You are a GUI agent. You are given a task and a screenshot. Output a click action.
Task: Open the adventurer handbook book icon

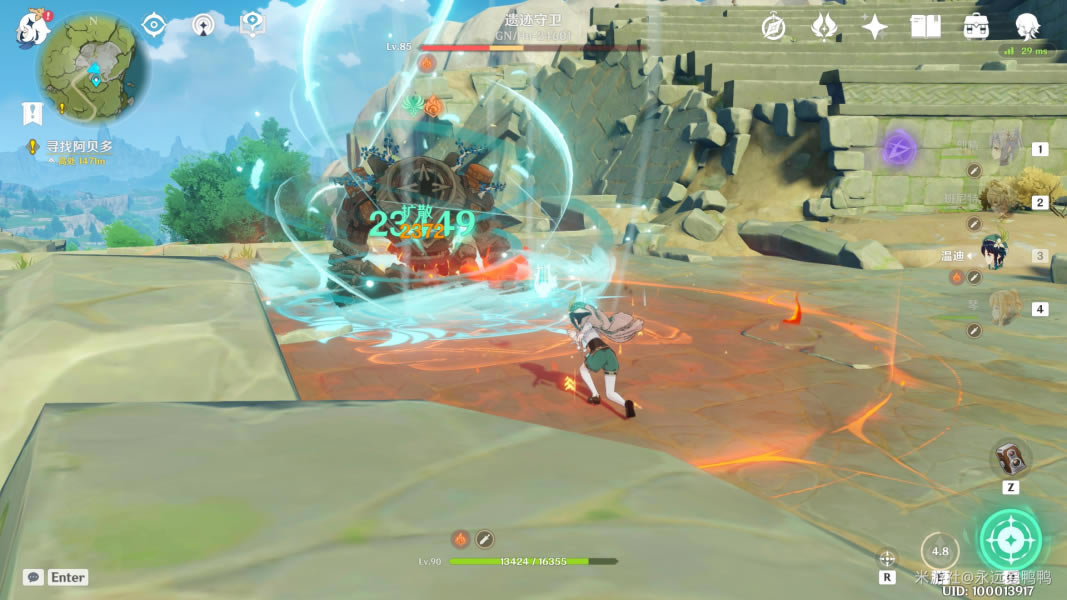pyautogui.click(x=925, y=27)
